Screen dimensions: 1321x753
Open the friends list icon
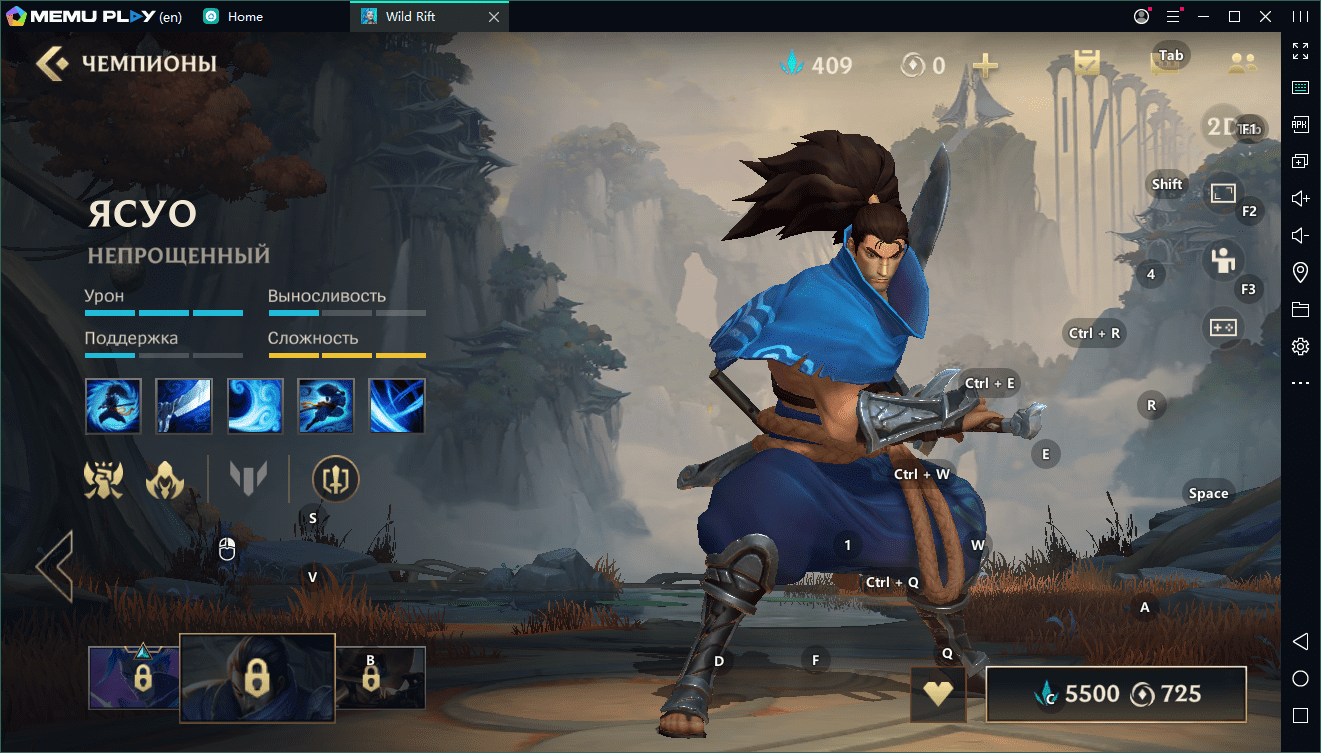1242,64
